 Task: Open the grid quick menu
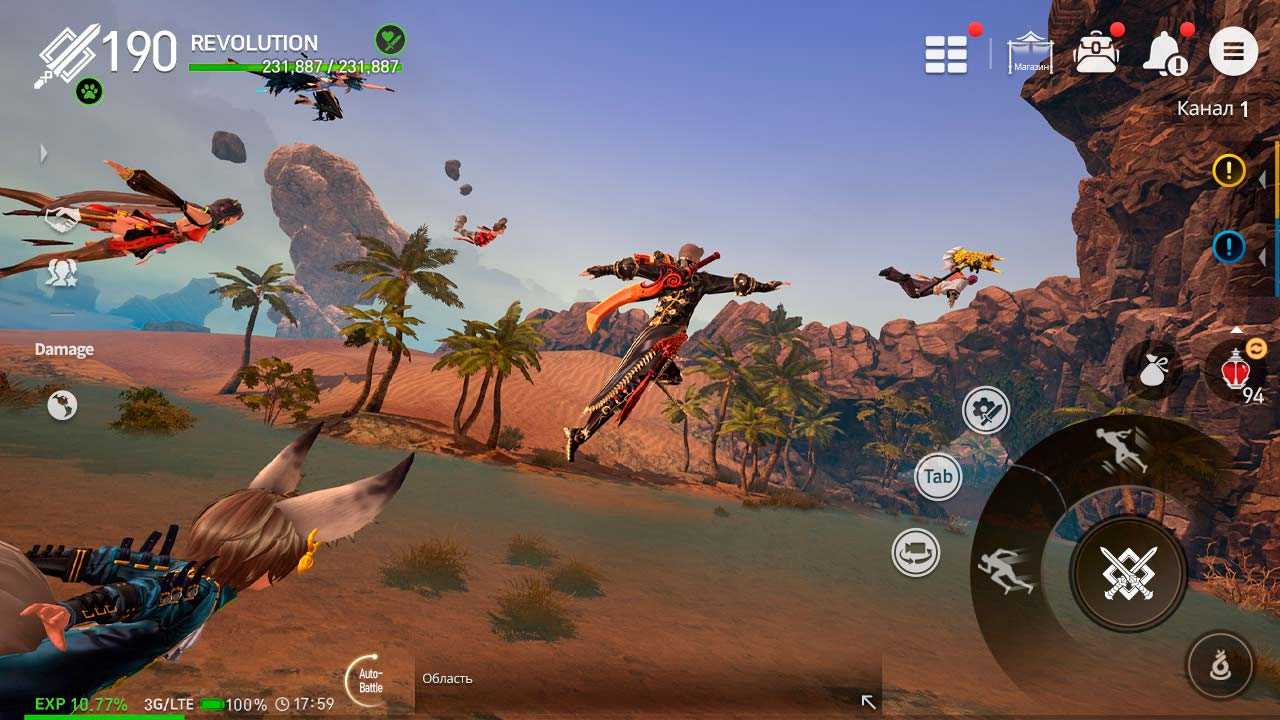point(946,54)
